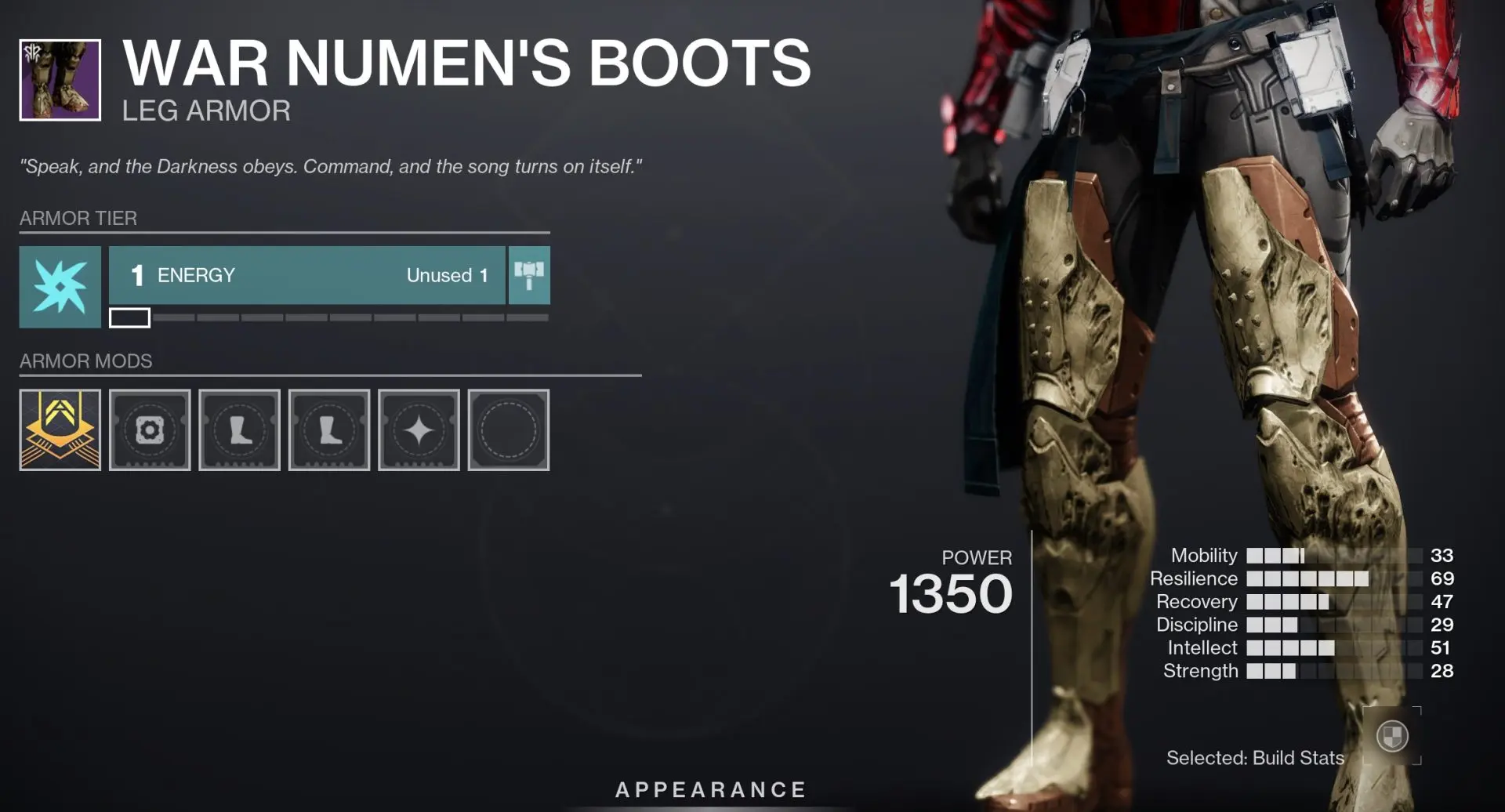The image size is (1505, 812).
Task: Click the filled first energy tier segment
Action: click(129, 318)
